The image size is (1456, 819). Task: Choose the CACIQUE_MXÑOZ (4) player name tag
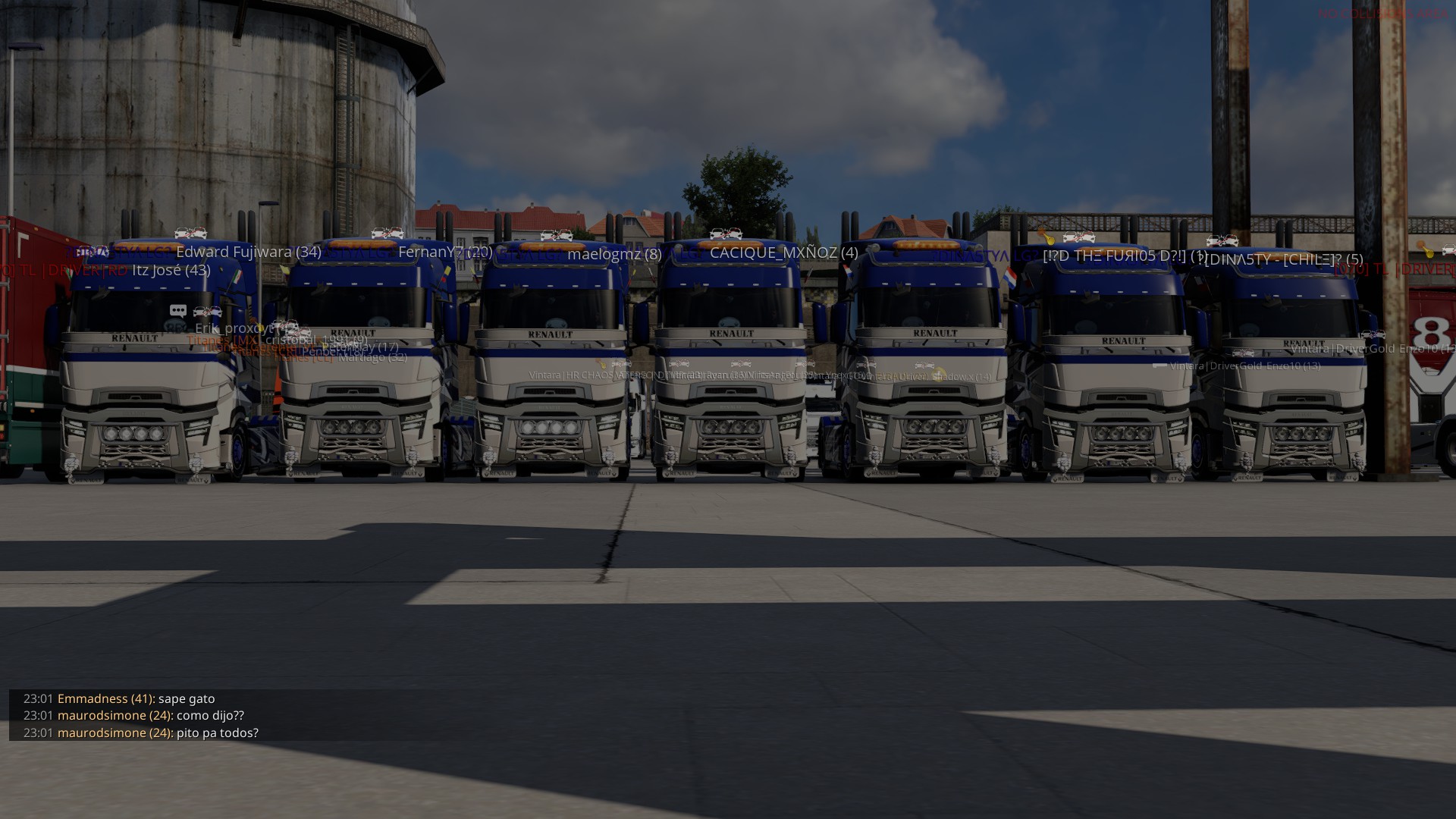783,253
